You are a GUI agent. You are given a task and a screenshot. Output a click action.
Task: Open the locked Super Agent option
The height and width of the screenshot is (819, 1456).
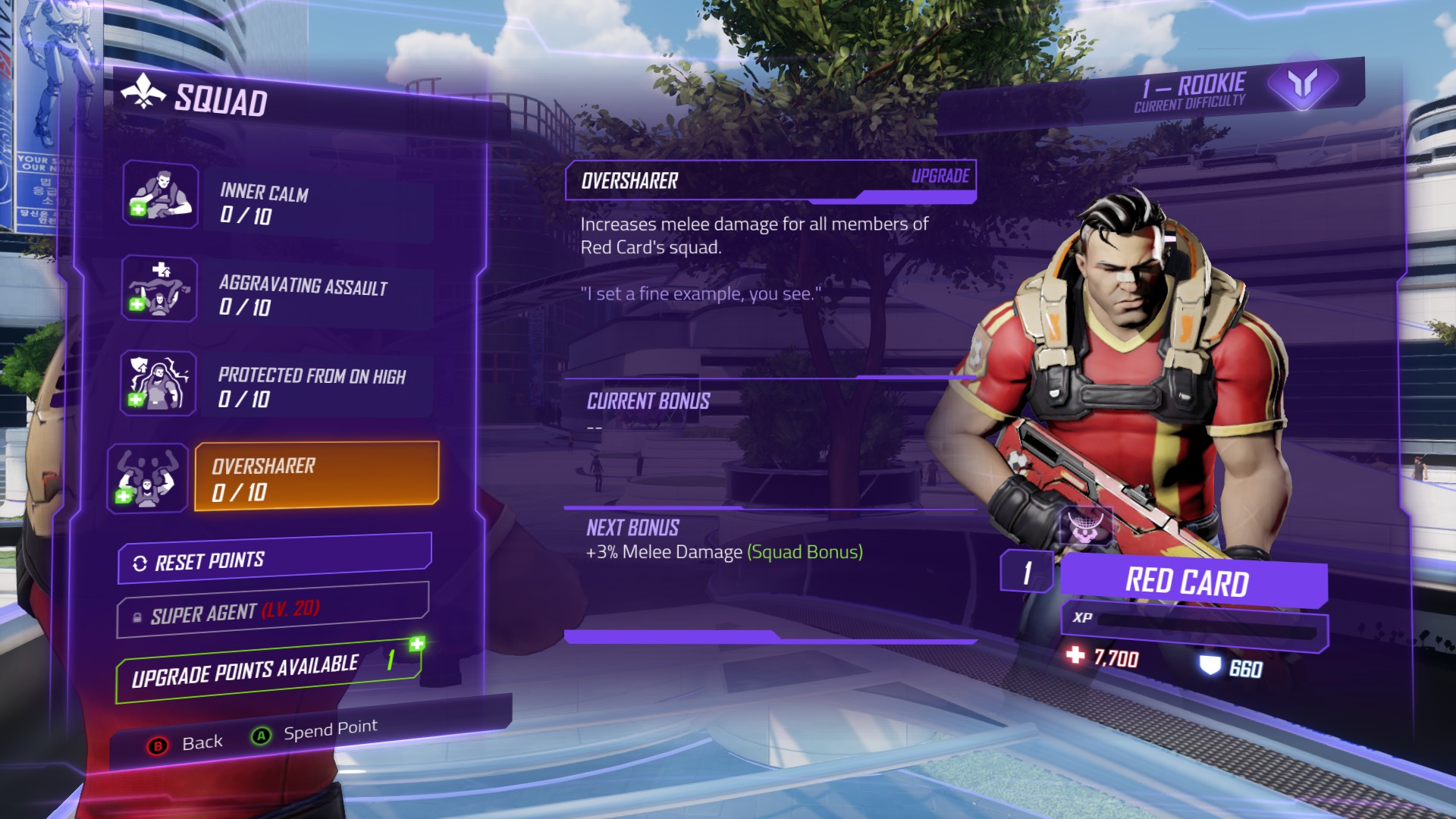click(273, 610)
